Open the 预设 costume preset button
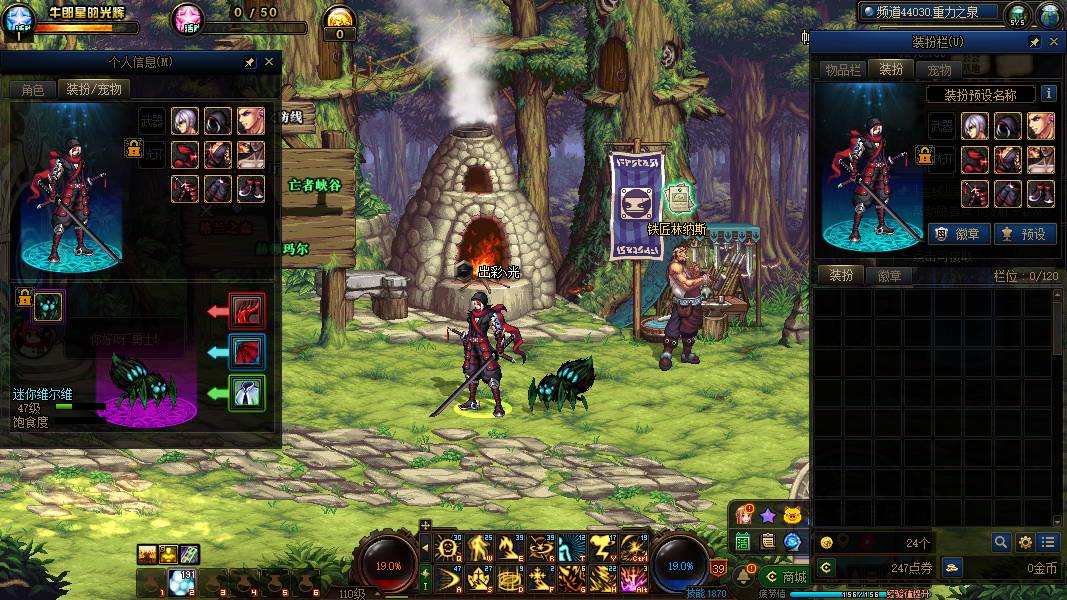The height and width of the screenshot is (600, 1067). click(1025, 234)
